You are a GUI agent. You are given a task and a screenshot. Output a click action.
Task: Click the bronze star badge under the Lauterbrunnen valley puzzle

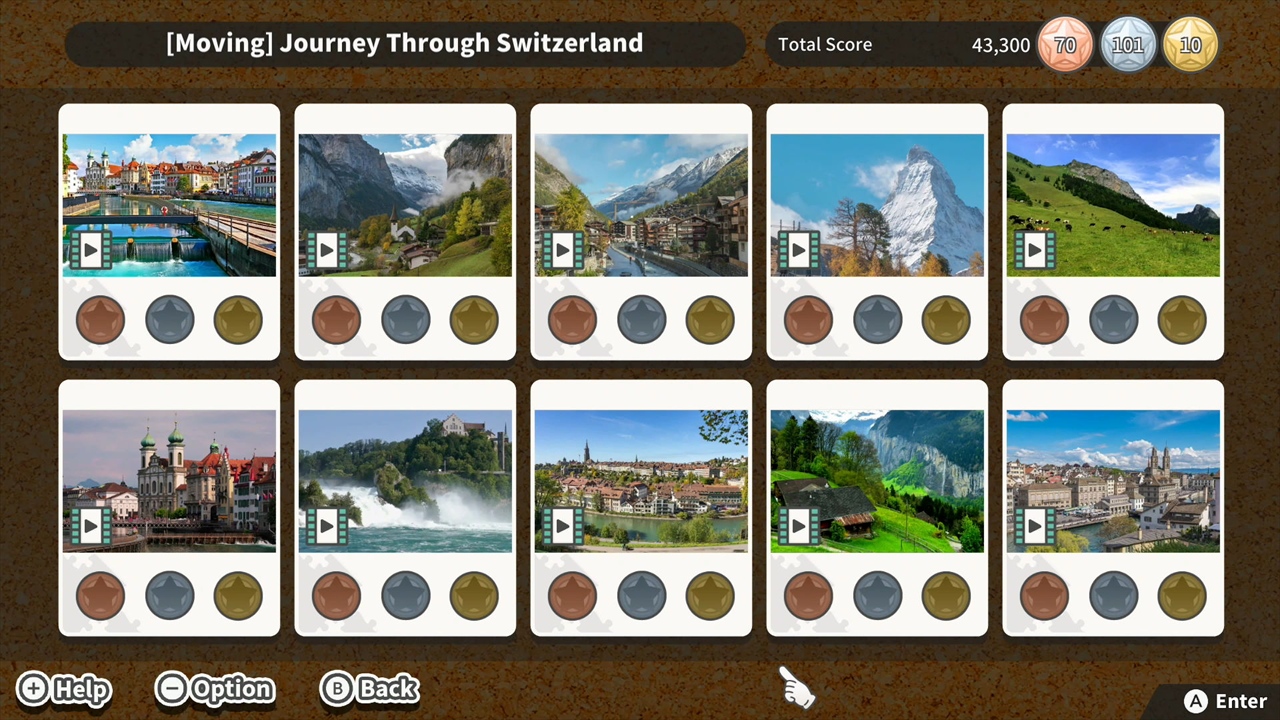pyautogui.click(x=335, y=318)
